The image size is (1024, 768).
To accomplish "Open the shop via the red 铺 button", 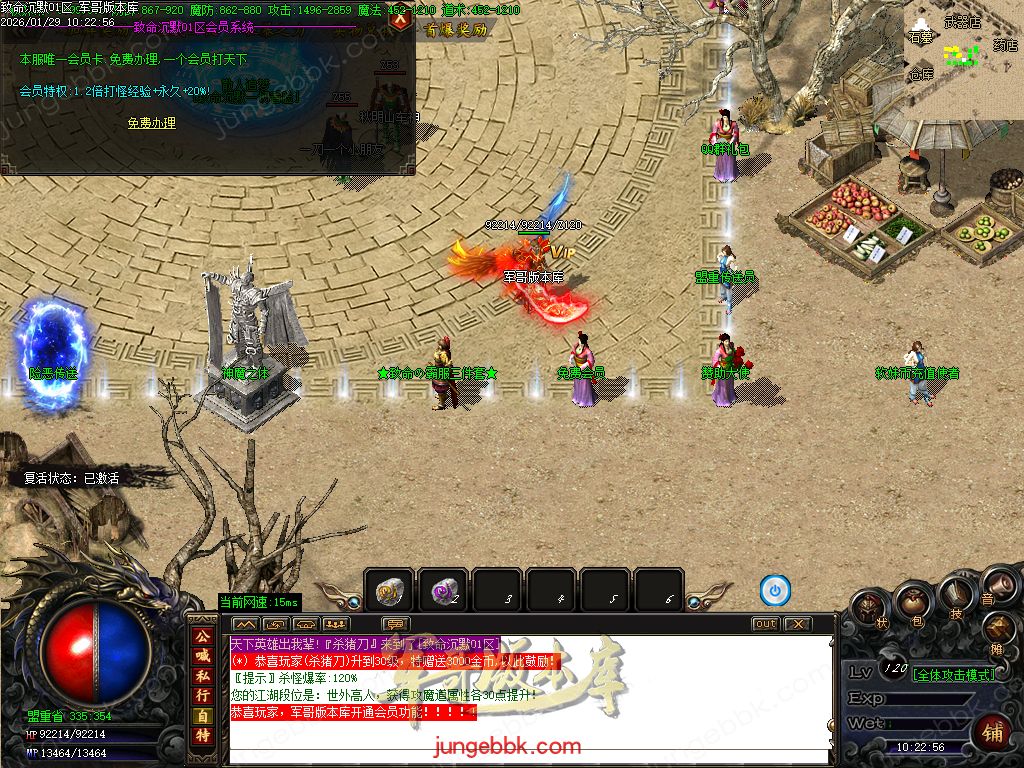I will [991, 731].
